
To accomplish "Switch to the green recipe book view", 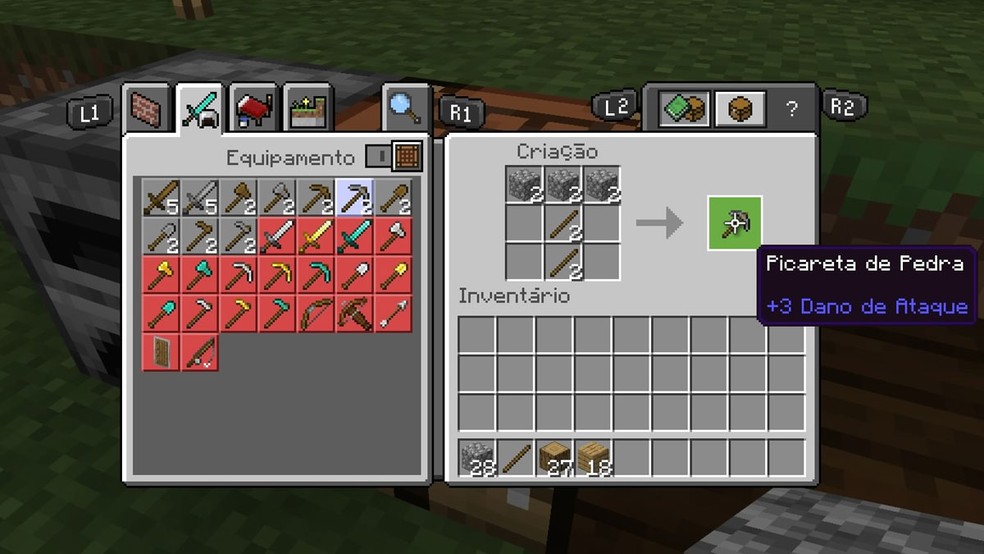I will (684, 109).
